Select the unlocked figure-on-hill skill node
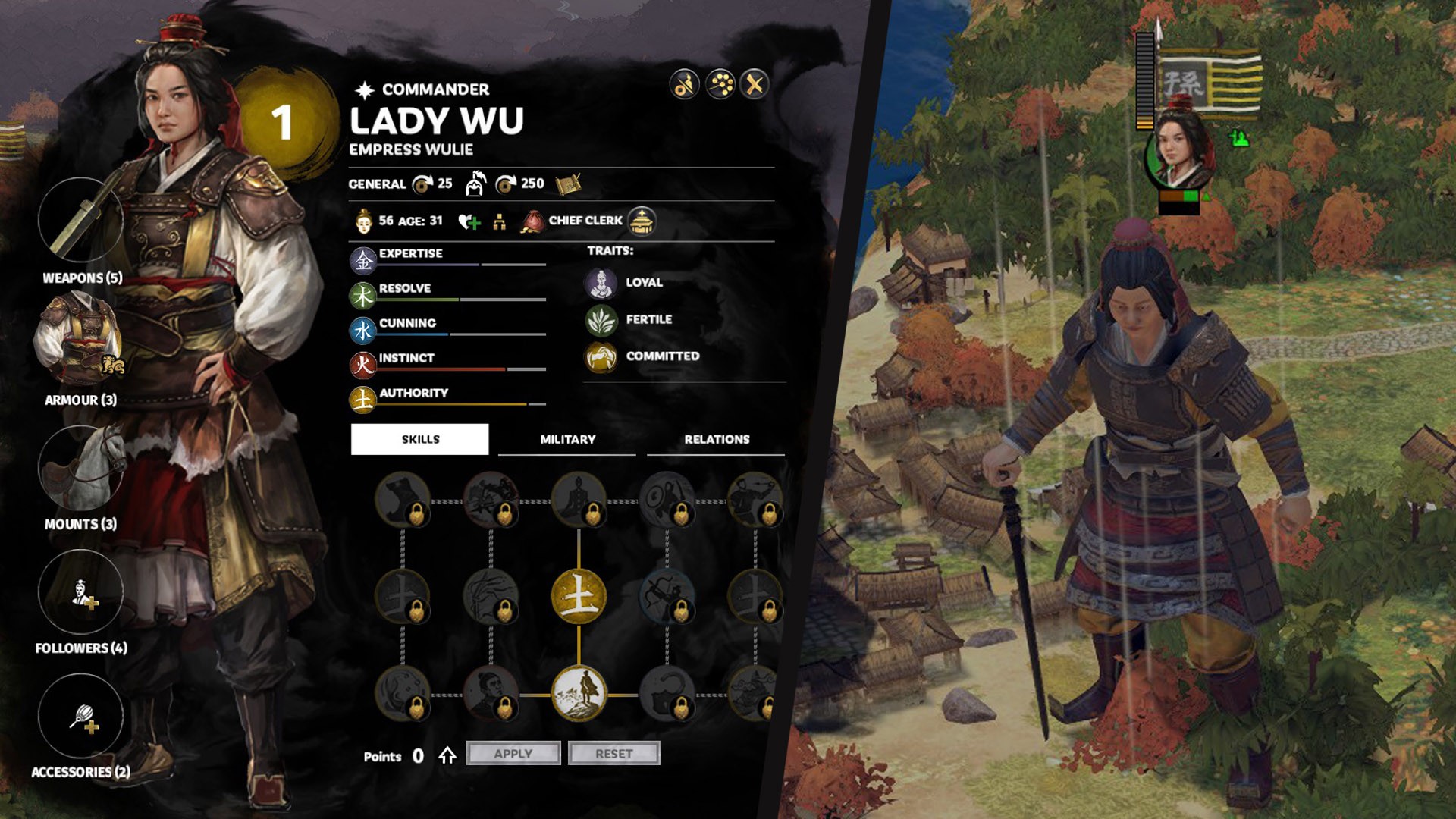This screenshot has height=819, width=1456. pos(579,692)
